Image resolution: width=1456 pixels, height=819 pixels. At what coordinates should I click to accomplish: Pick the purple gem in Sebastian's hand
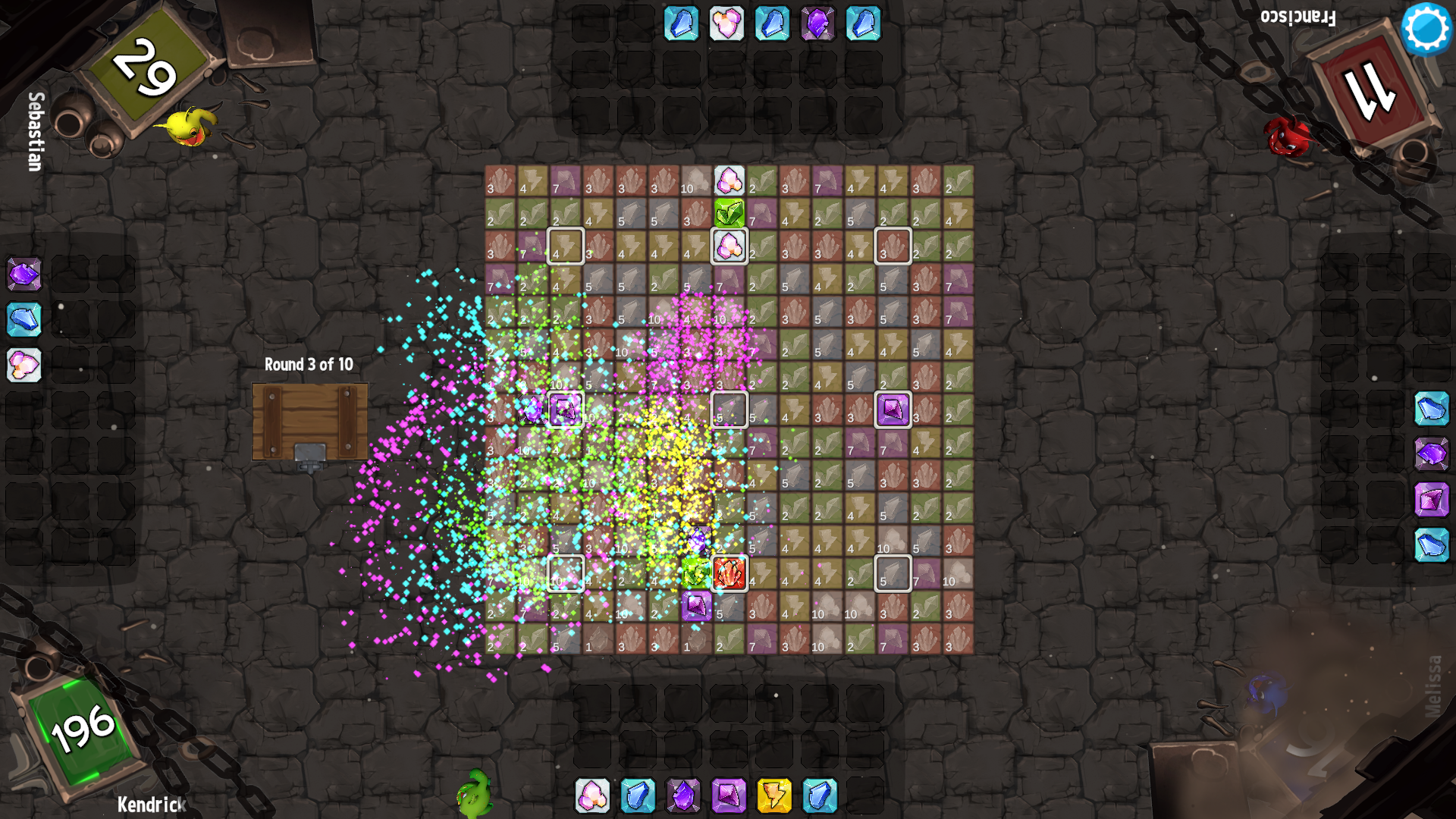24,274
